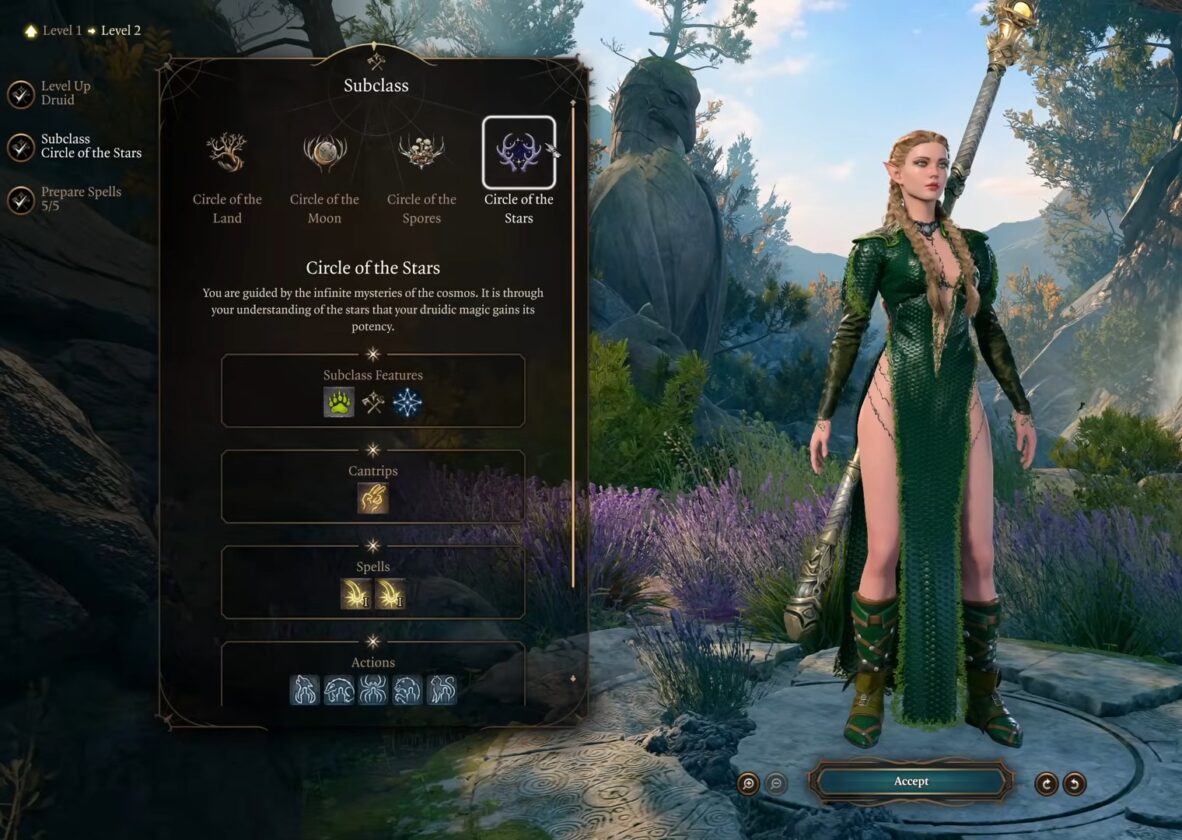Zoom in on the character preview

pyautogui.click(x=748, y=783)
